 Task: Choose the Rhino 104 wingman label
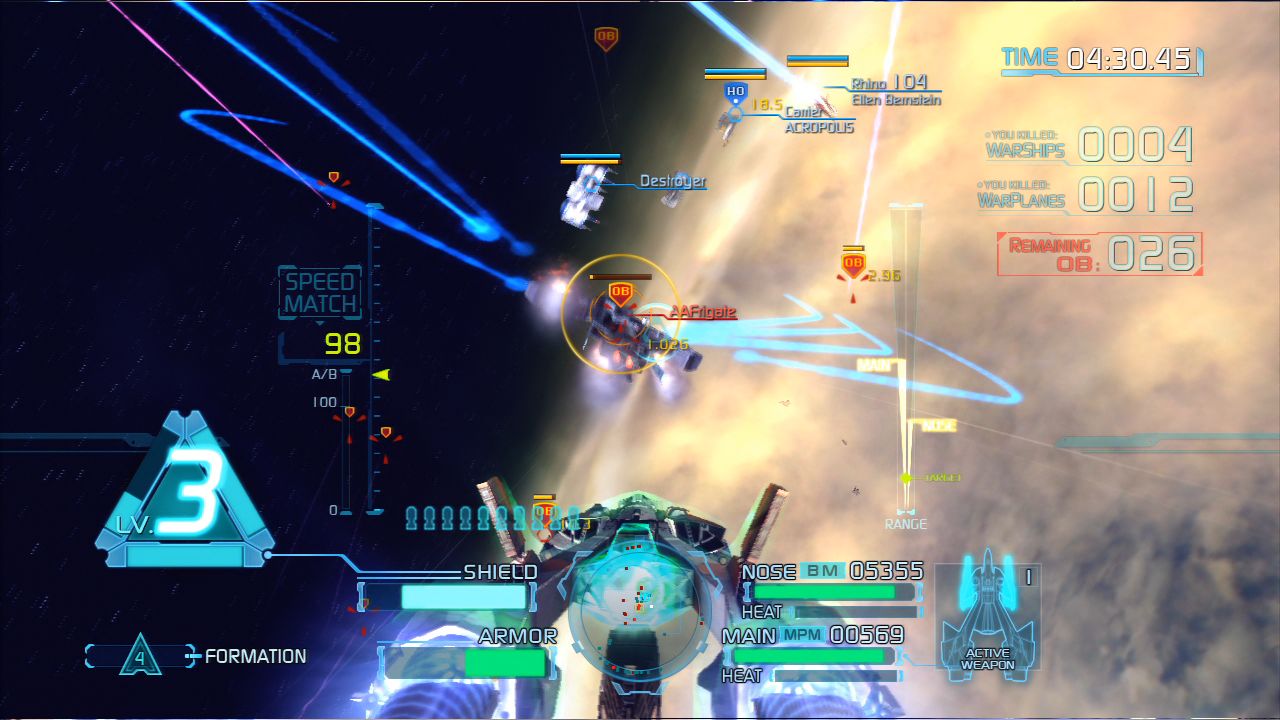coord(889,83)
